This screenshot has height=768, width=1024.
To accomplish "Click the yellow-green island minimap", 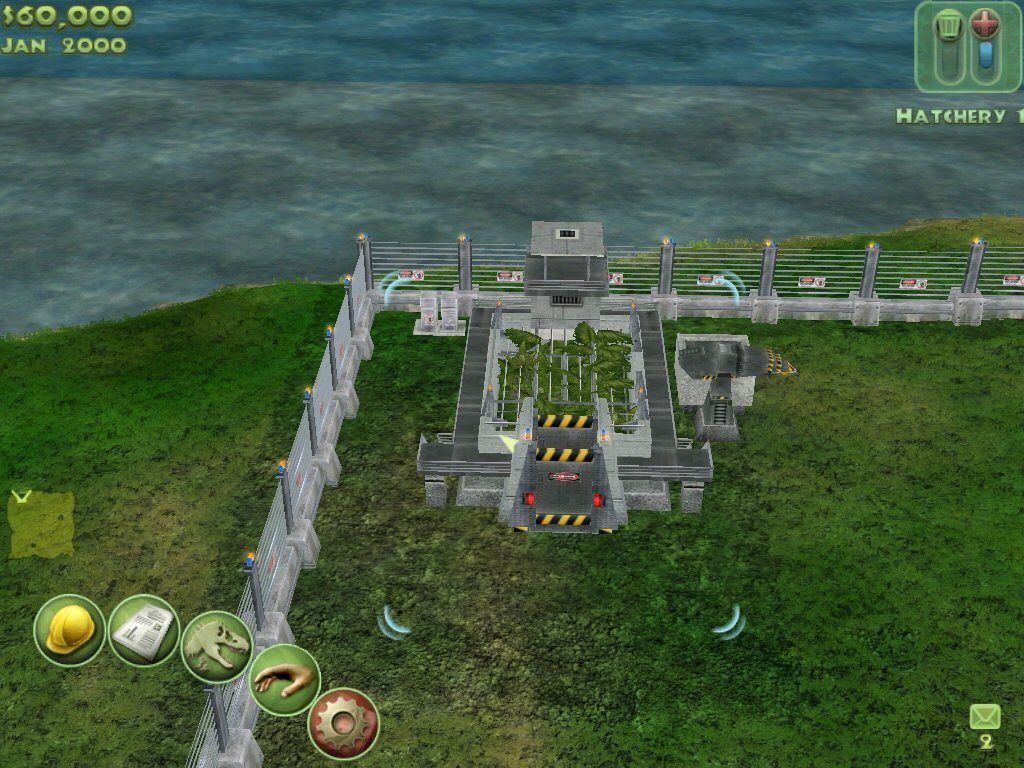I will coord(41,524).
